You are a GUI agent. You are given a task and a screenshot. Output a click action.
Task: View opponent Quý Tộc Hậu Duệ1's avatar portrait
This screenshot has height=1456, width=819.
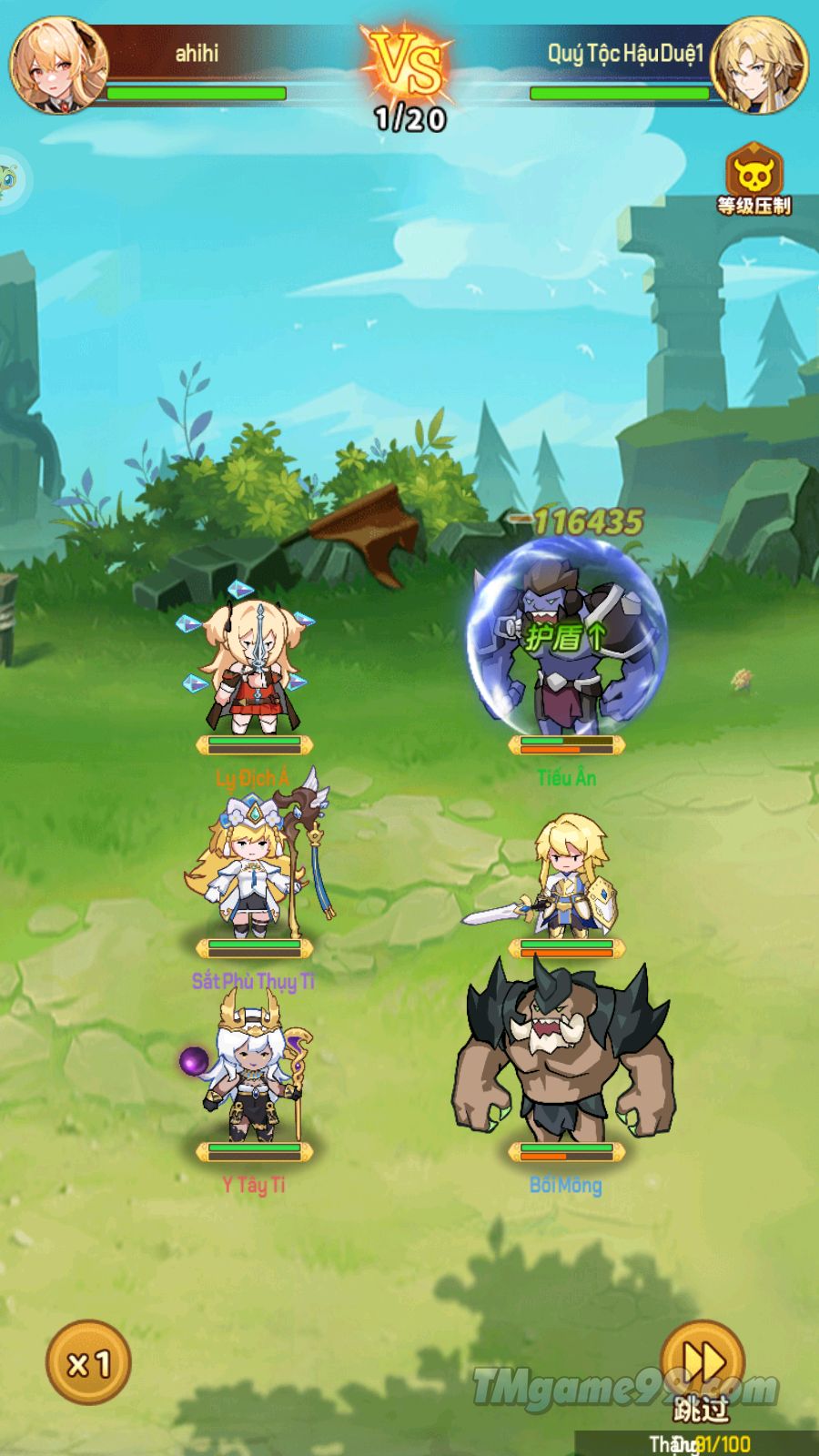point(759,65)
